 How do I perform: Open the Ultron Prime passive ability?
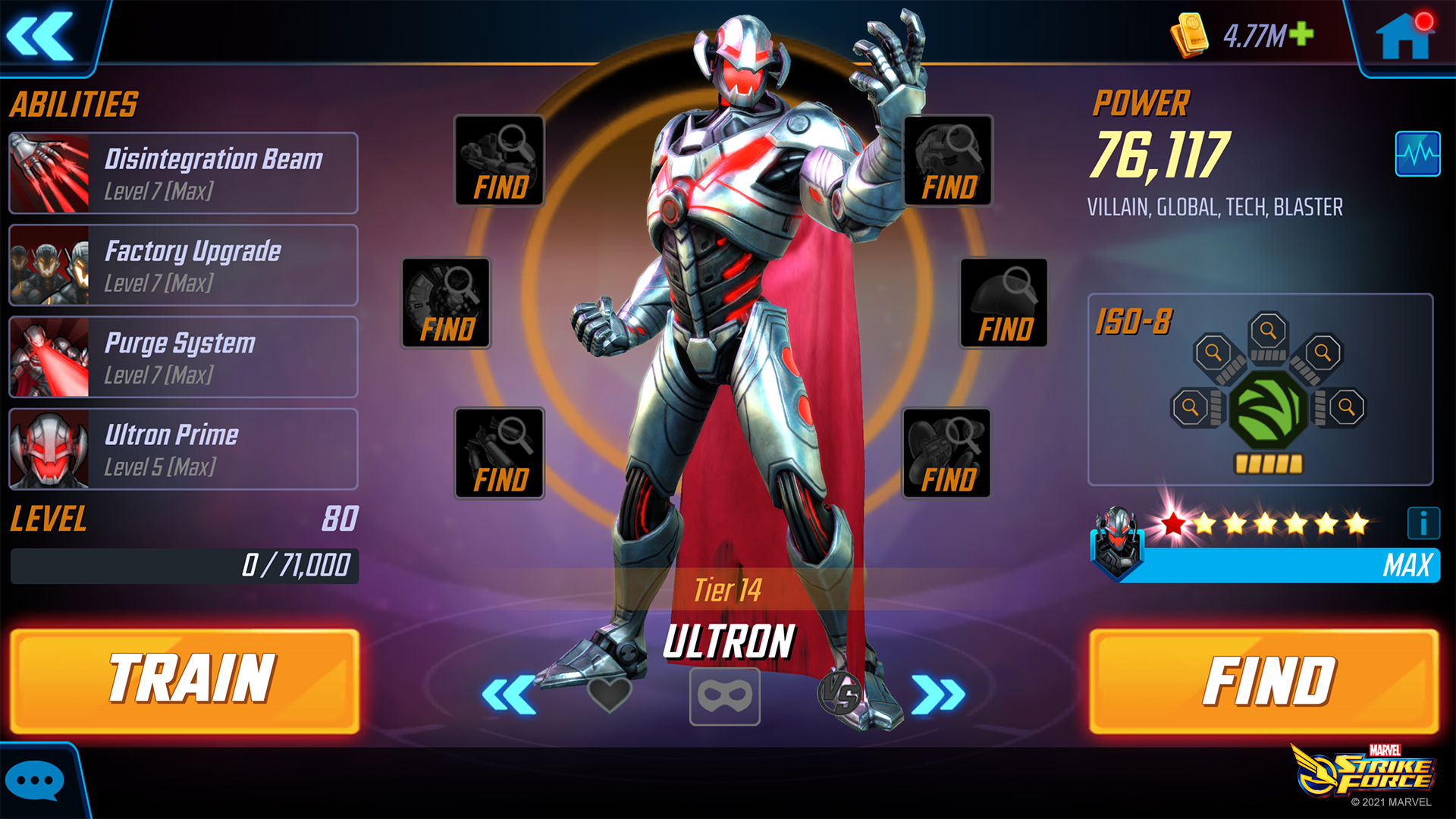(182, 449)
